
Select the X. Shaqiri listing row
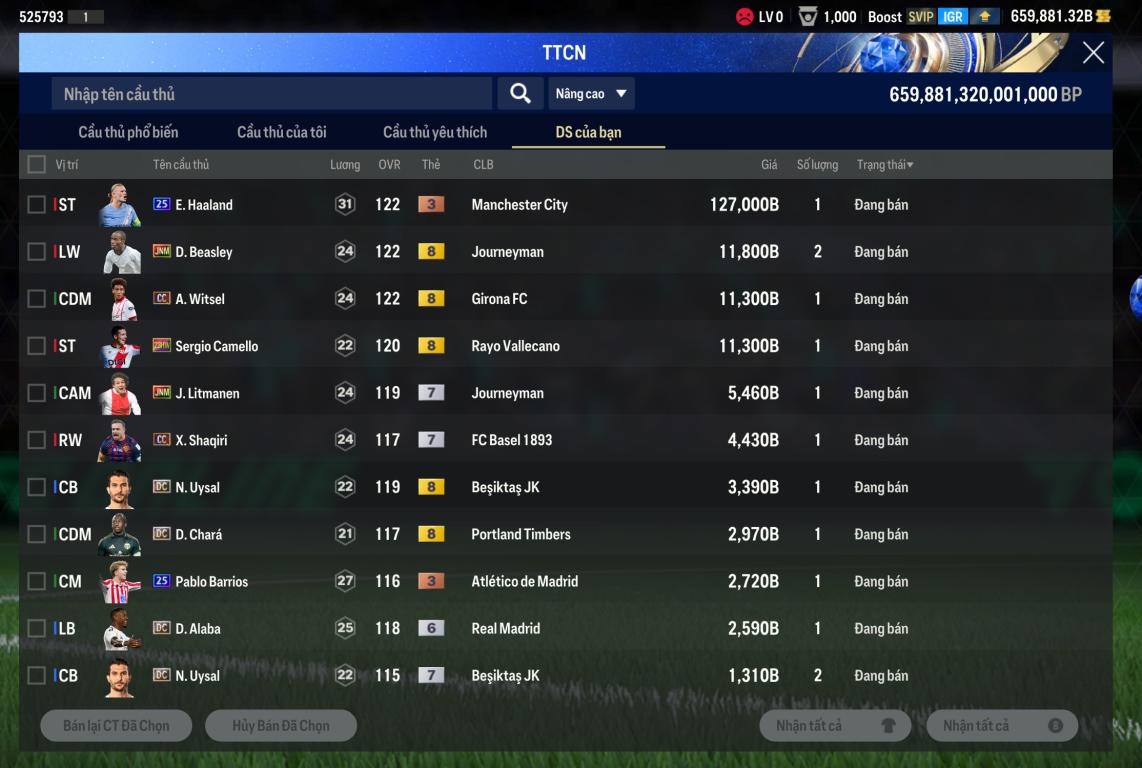[201, 440]
